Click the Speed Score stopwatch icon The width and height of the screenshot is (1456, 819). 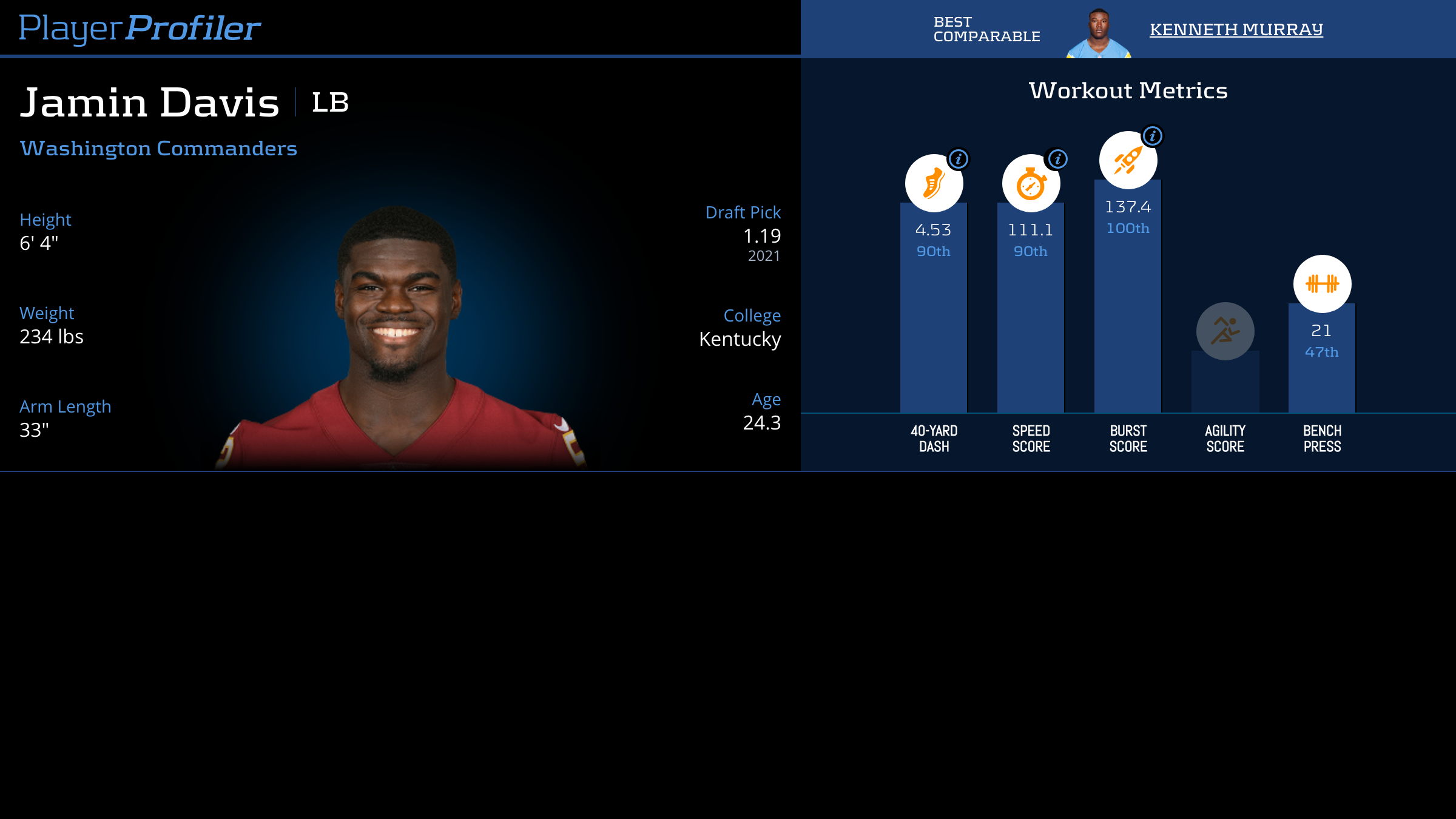point(1031,183)
